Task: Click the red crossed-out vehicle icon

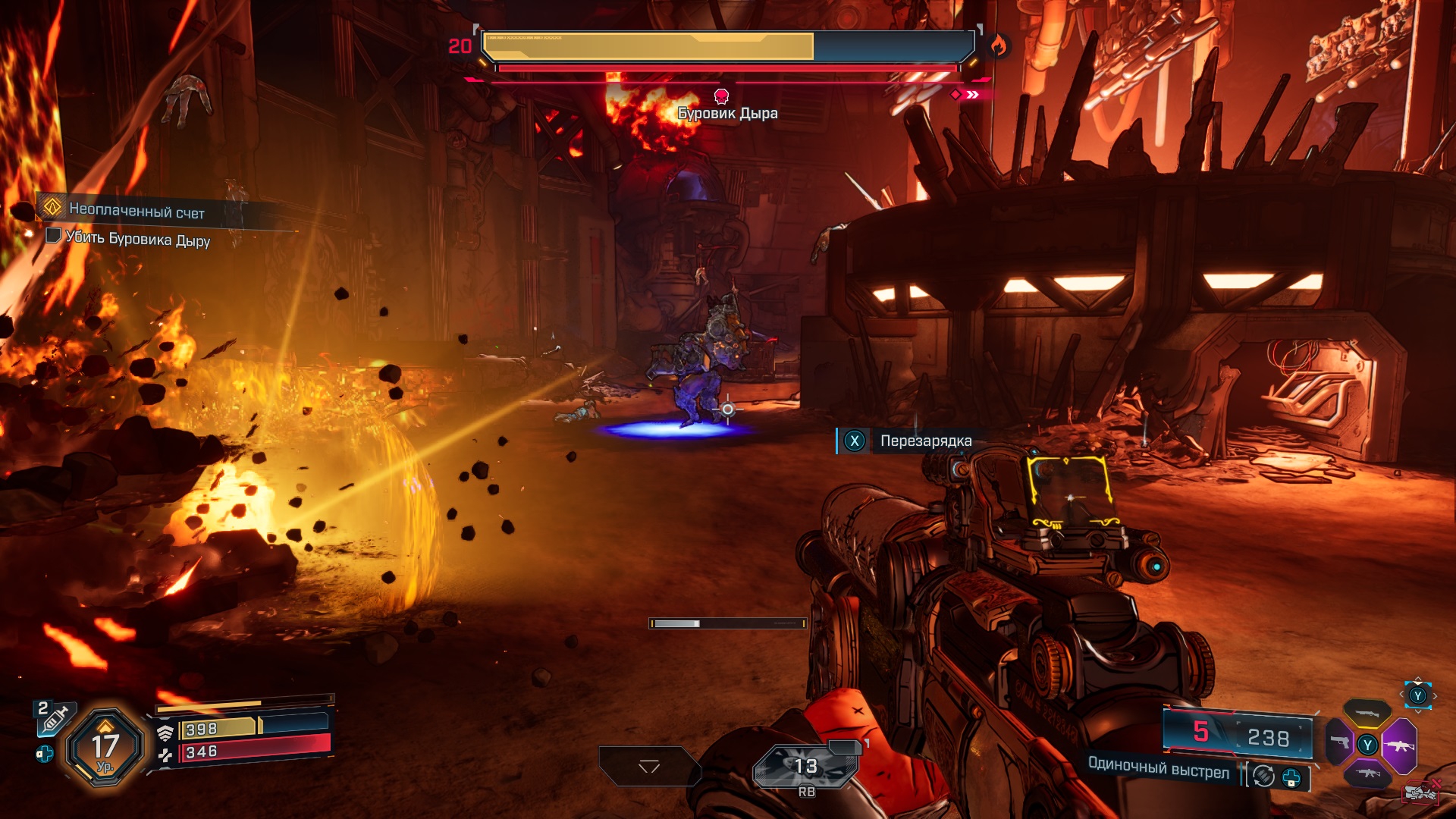Action: click(1421, 792)
